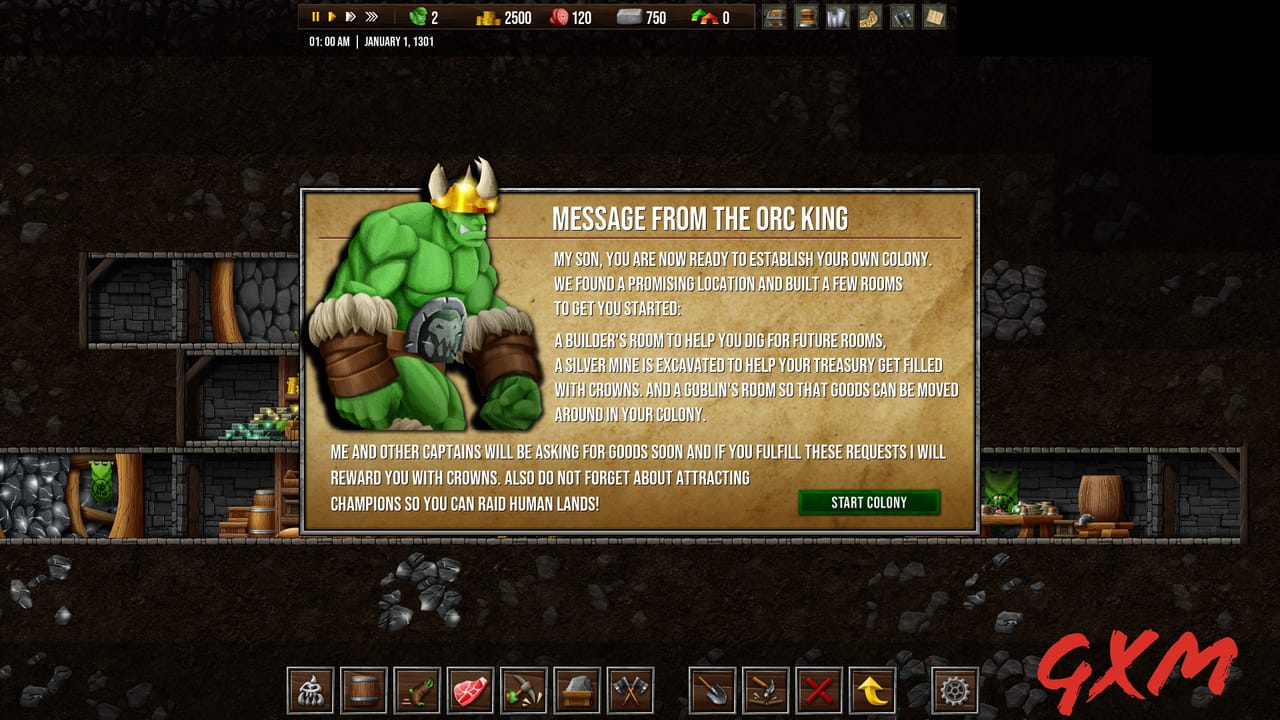Open the build hammer tool

(x=763, y=690)
